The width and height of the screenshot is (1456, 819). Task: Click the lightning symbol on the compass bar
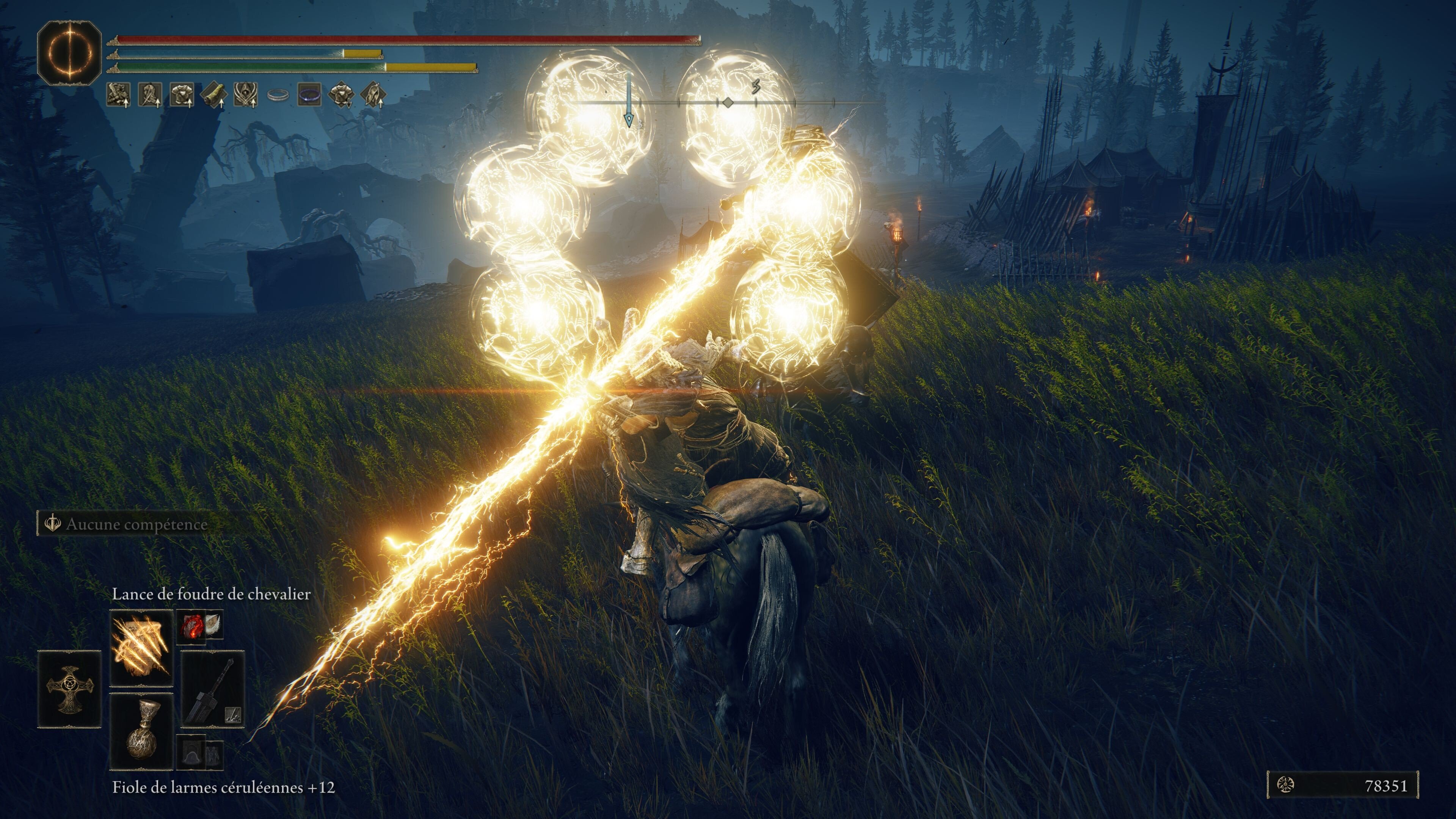(756, 86)
